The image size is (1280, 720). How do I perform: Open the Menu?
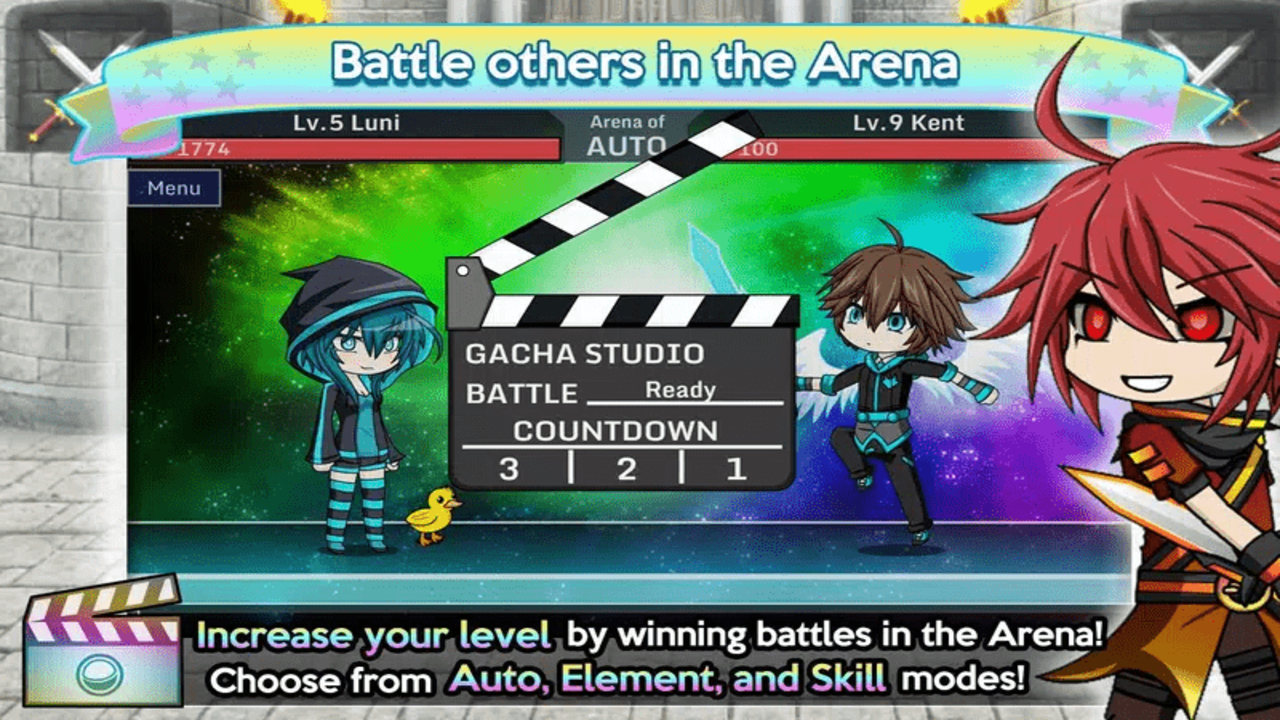pos(174,188)
